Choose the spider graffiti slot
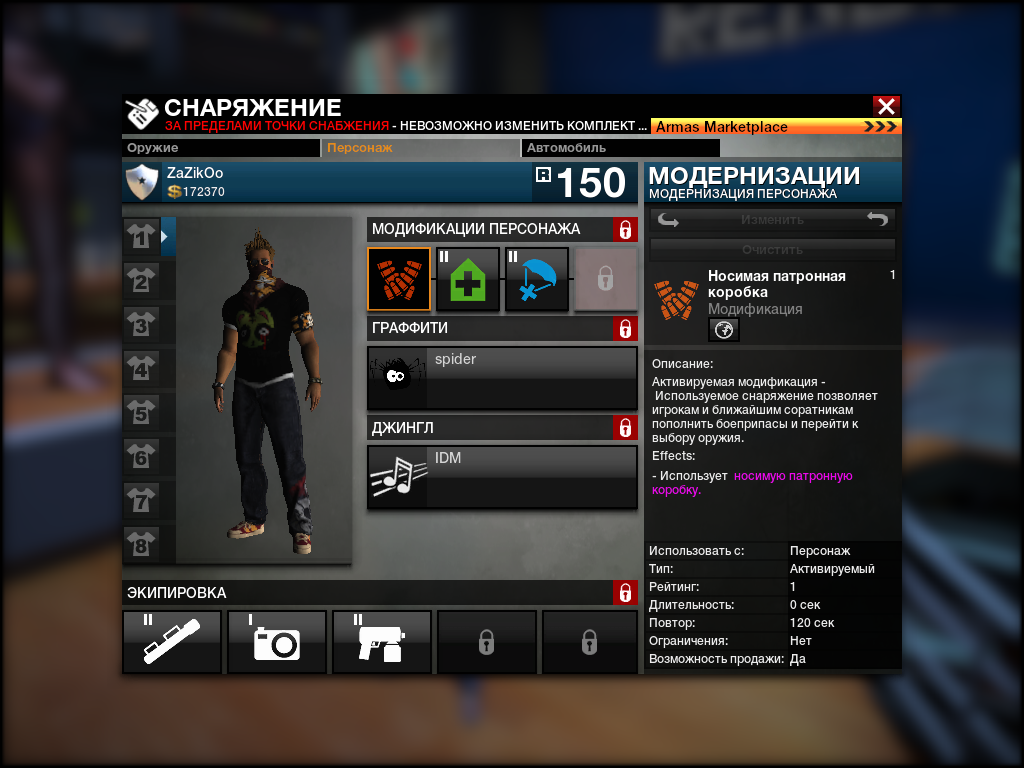Image resolution: width=1024 pixels, height=768 pixels. pos(502,377)
